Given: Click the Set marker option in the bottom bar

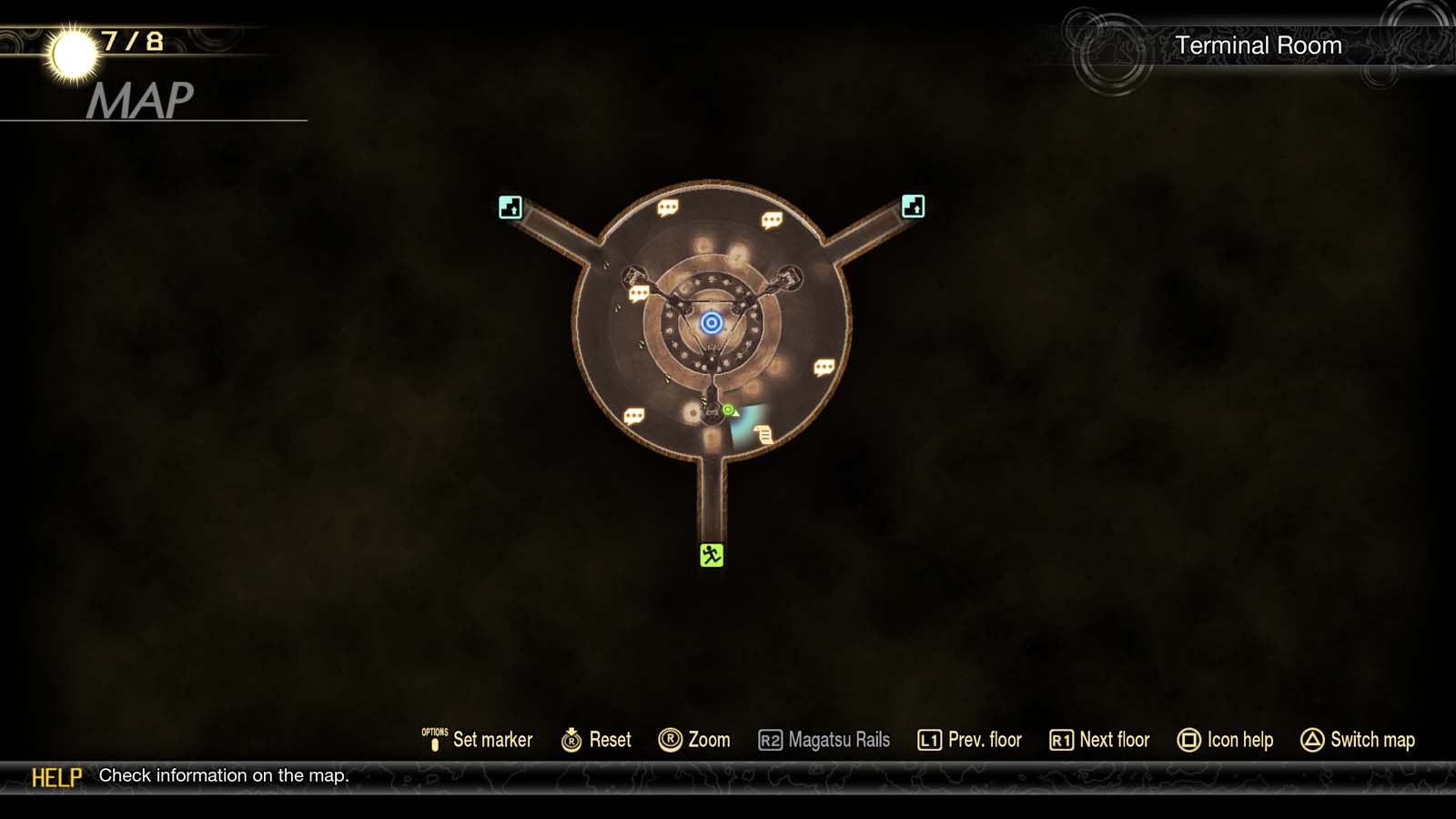Looking at the screenshot, I should 482,740.
